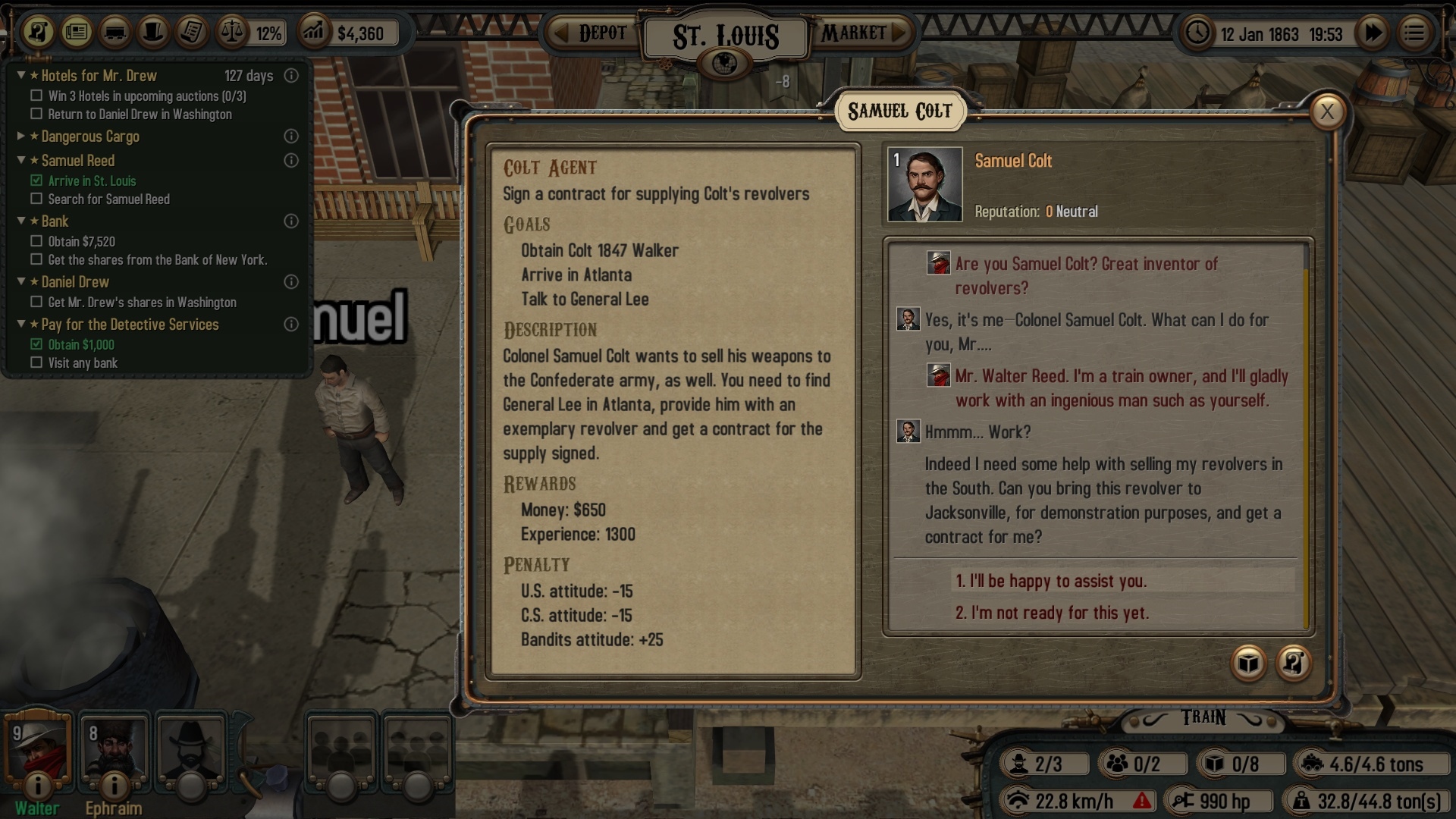Close the Samuel Colt dialog
The width and height of the screenshot is (1456, 819).
click(1327, 112)
